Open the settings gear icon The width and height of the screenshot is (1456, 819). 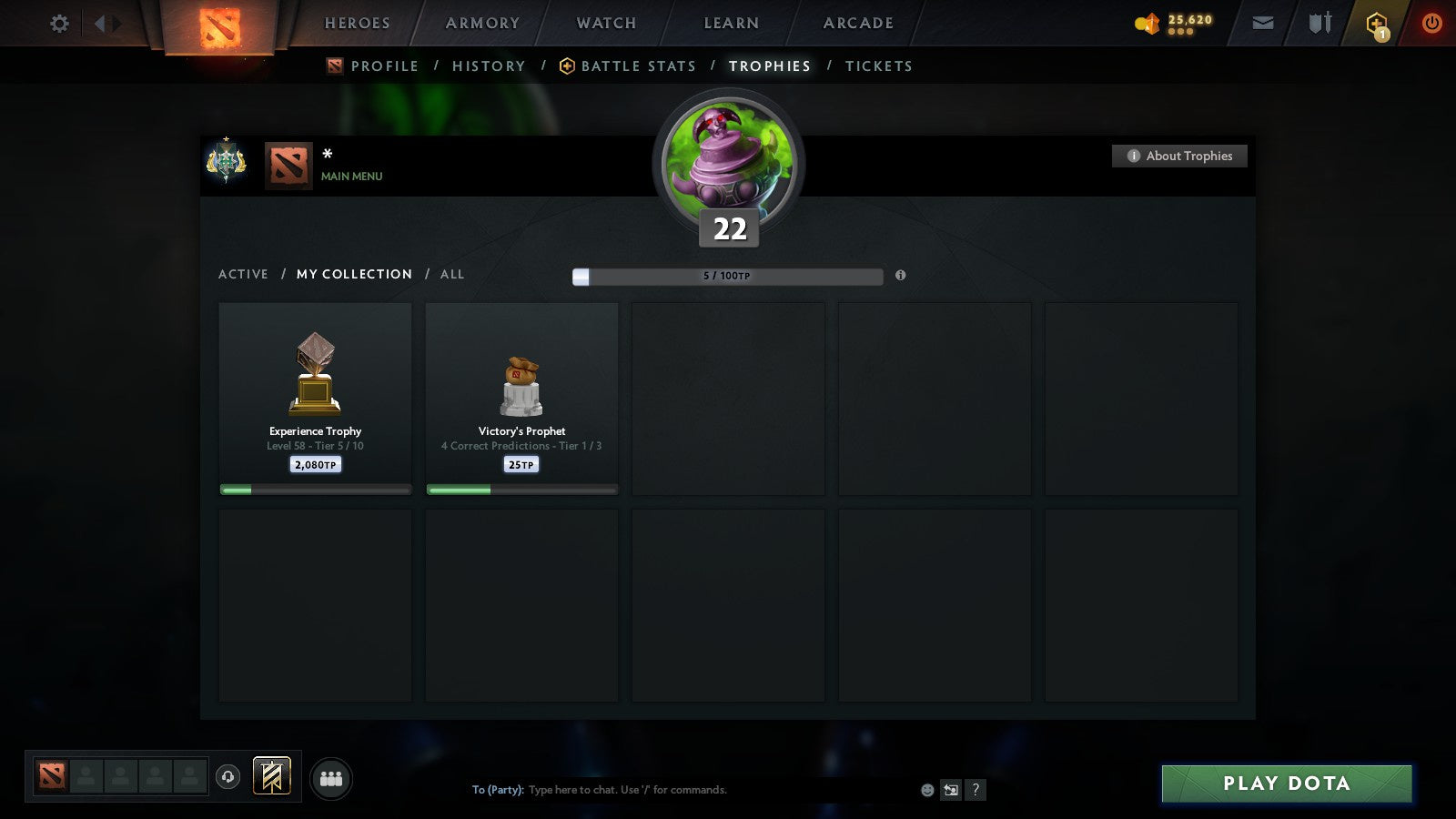[x=58, y=24]
